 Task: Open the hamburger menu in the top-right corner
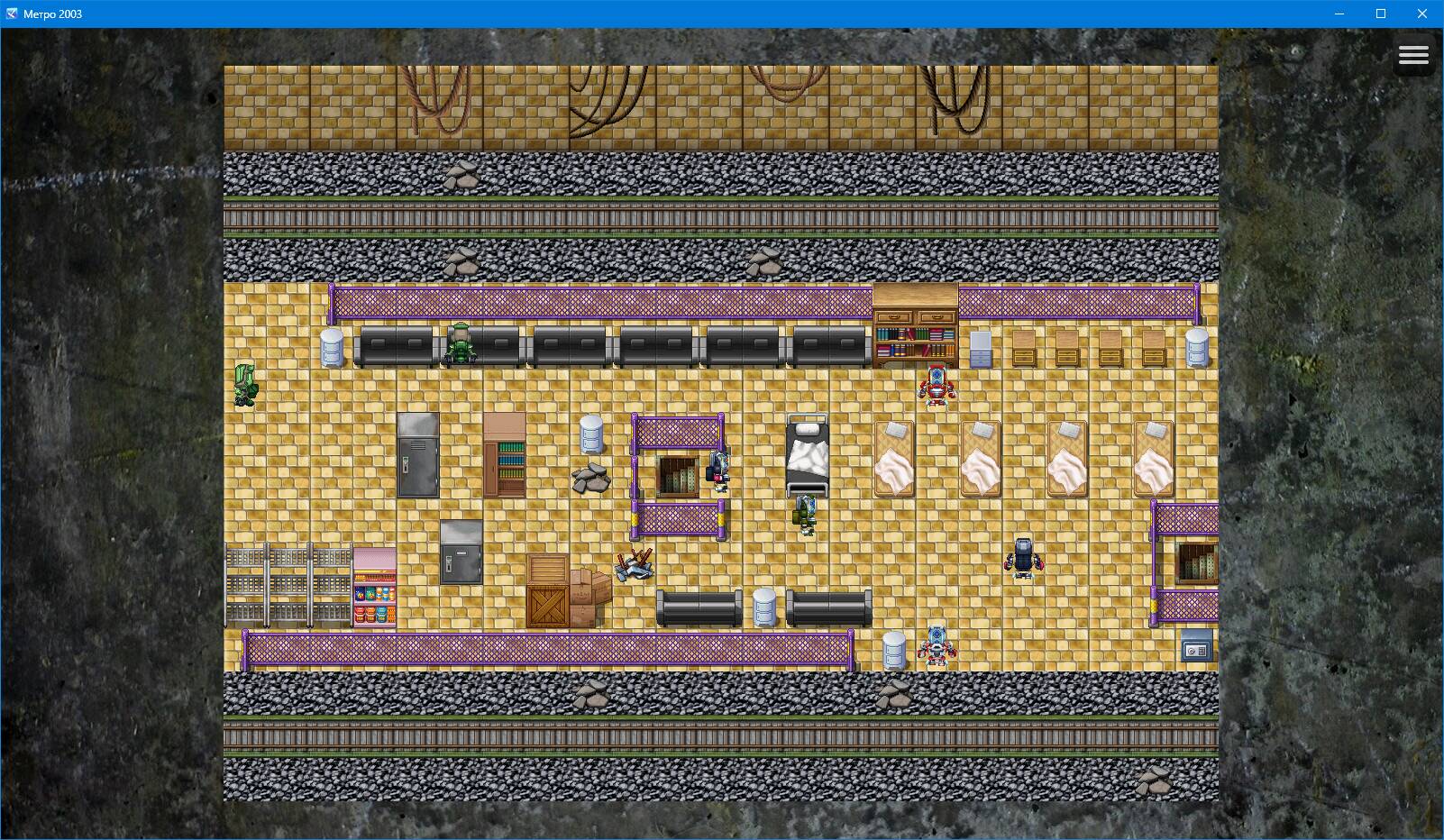click(x=1413, y=55)
